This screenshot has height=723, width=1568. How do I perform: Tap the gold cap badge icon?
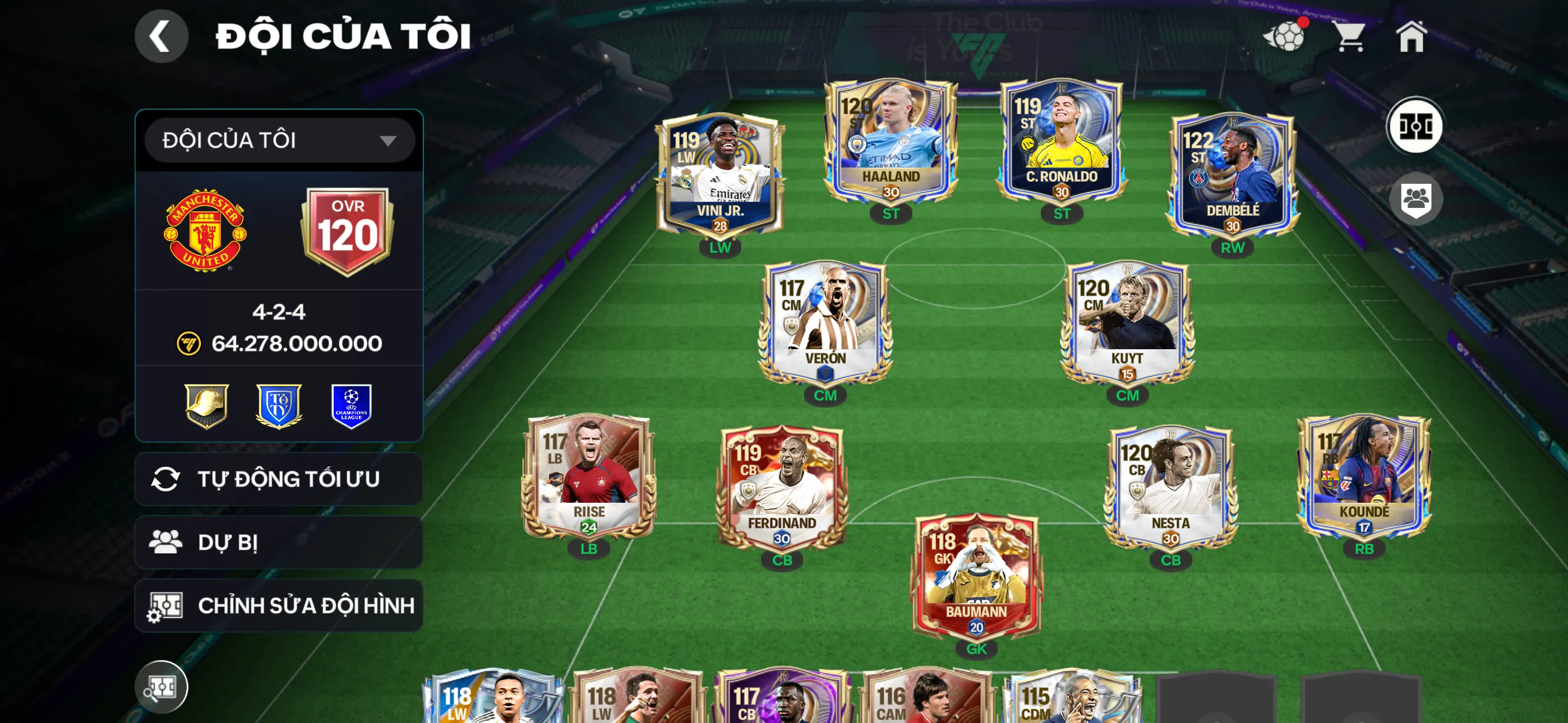(207, 406)
